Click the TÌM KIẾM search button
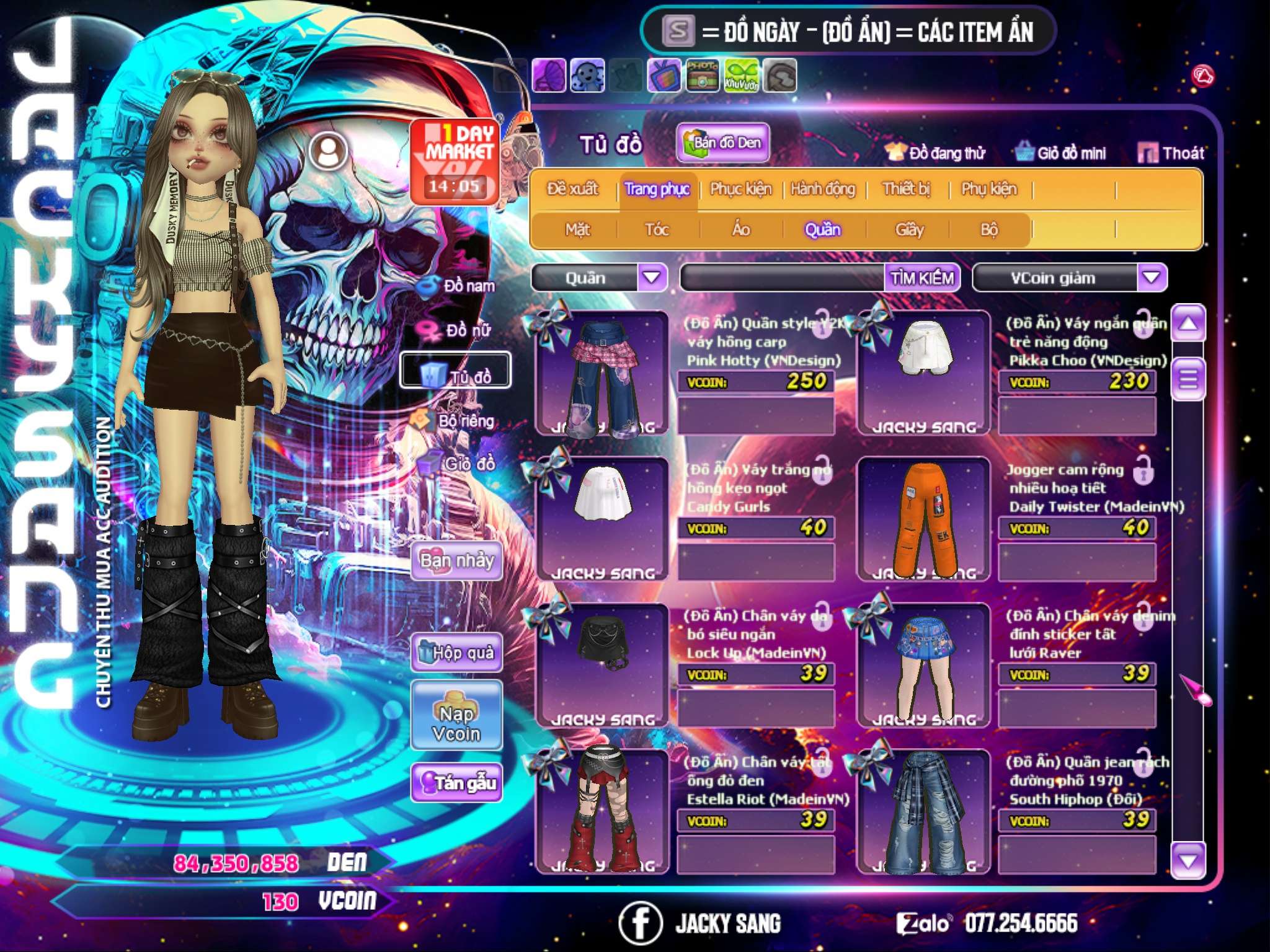 coord(922,278)
